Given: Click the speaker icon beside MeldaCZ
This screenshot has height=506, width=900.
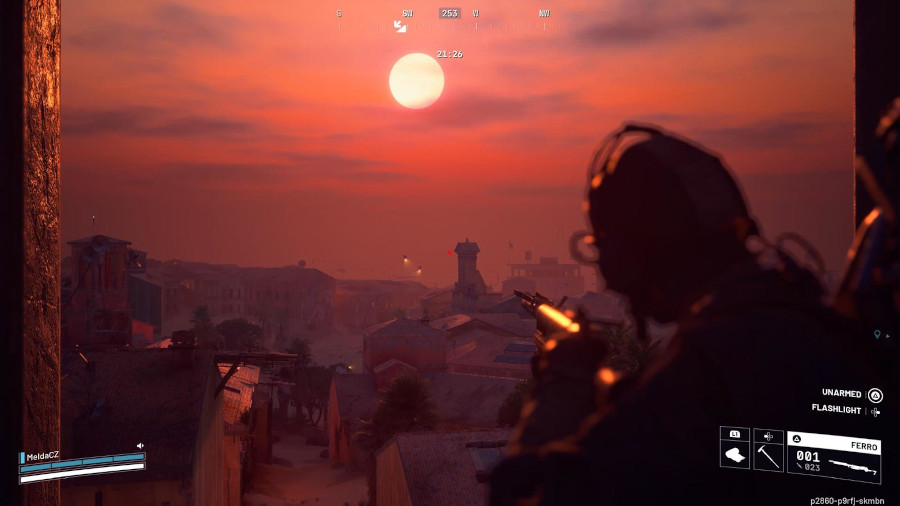Looking at the screenshot, I should (x=140, y=445).
